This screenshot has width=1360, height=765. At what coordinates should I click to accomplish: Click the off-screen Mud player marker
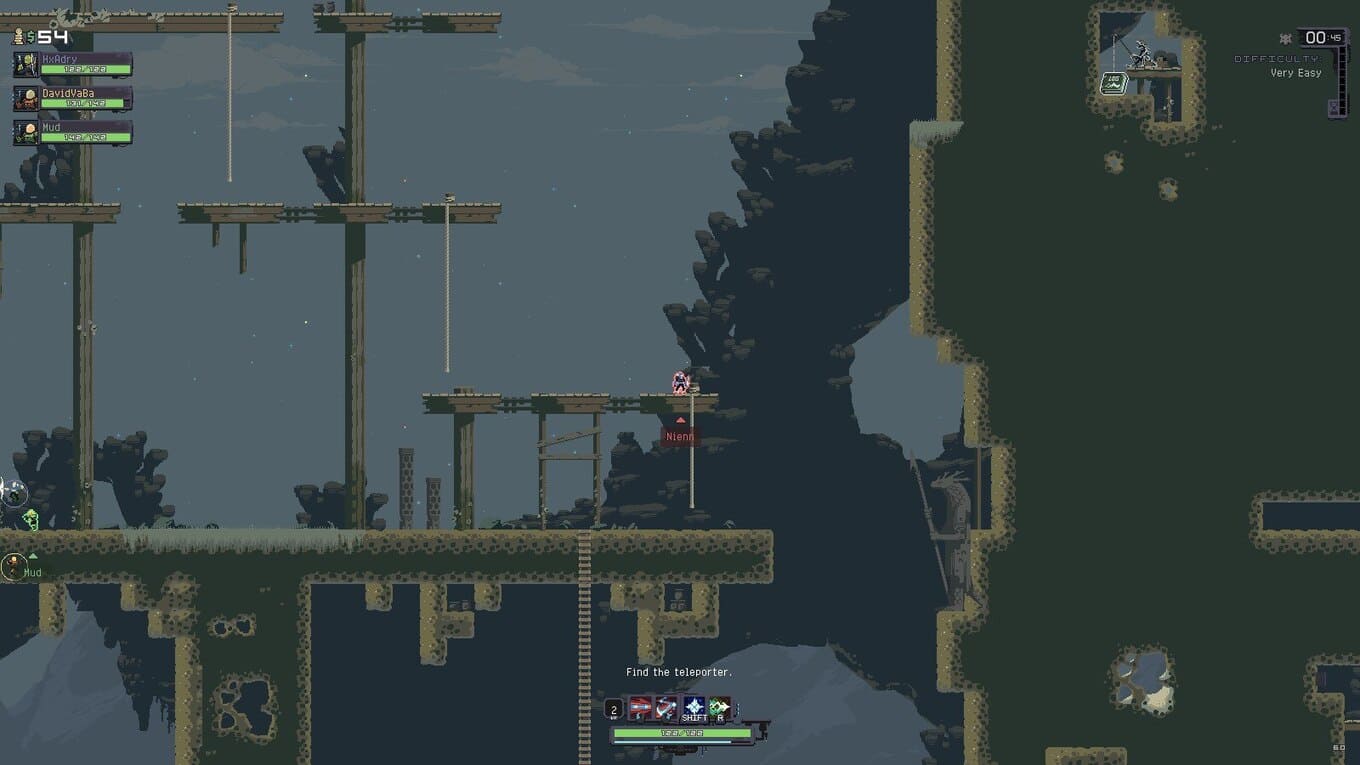(x=14, y=568)
